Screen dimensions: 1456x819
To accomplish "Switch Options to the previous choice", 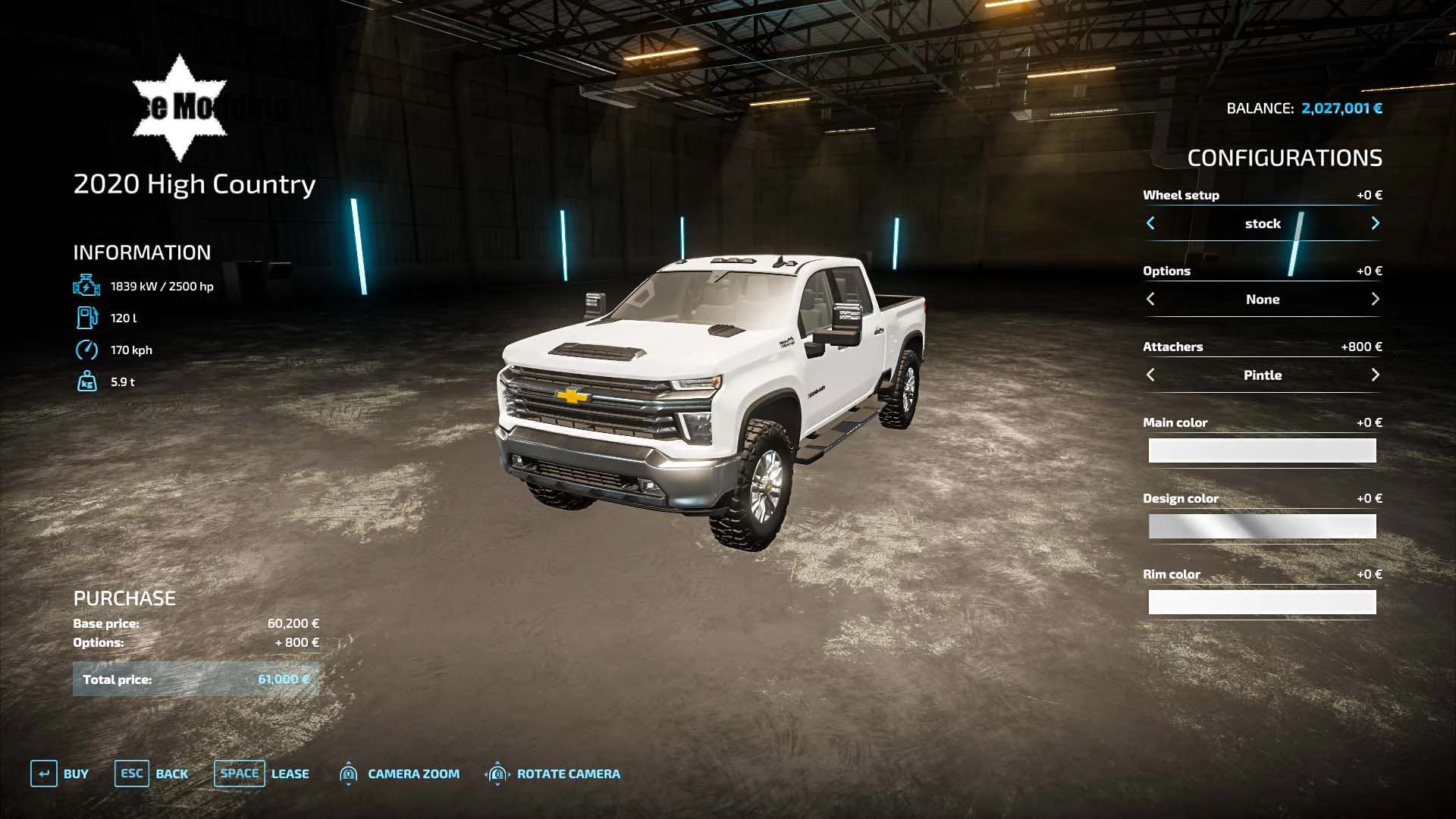I will point(1150,299).
